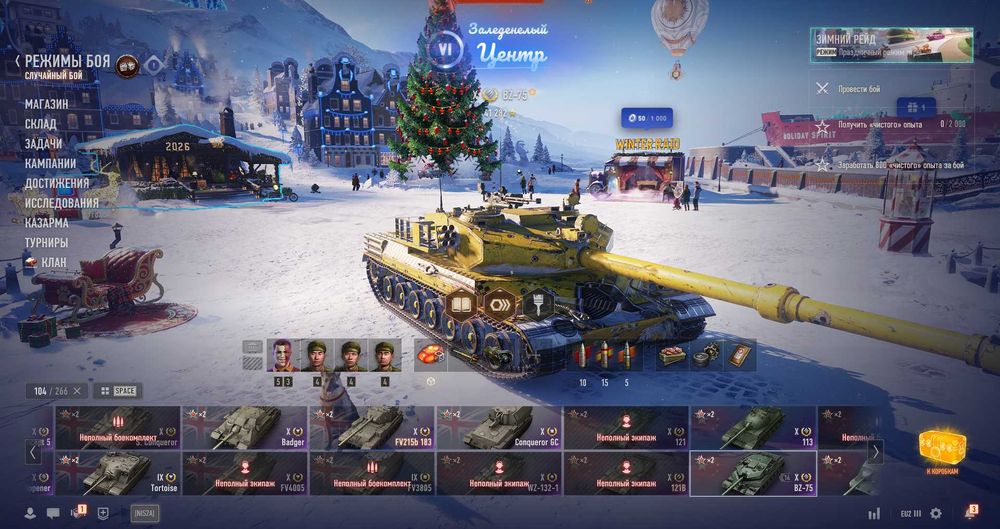Click the carousel's left arrow button
Screen dimensions: 1000x529
(33, 451)
